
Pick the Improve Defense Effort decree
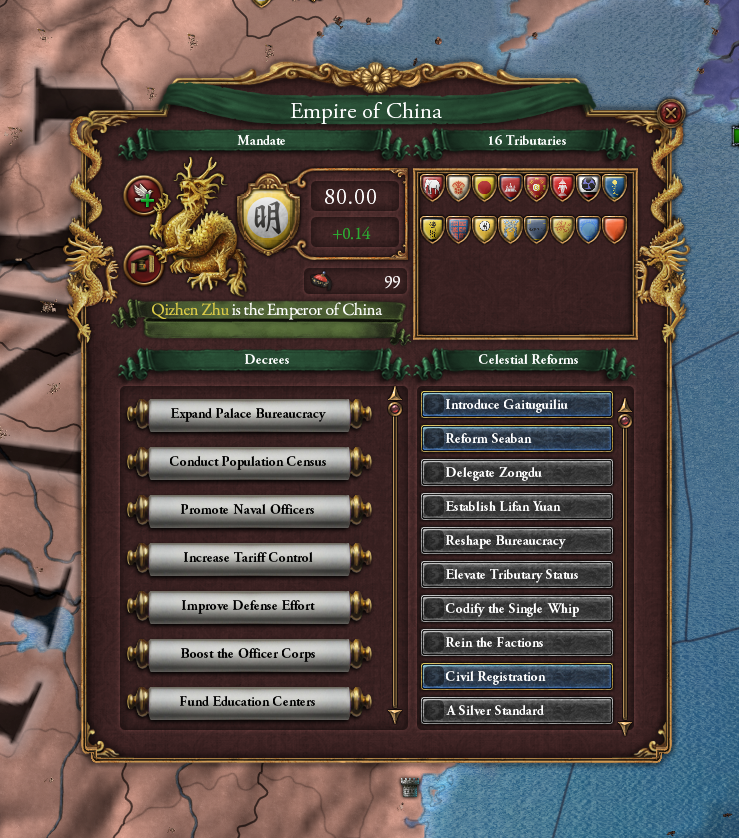(248, 606)
